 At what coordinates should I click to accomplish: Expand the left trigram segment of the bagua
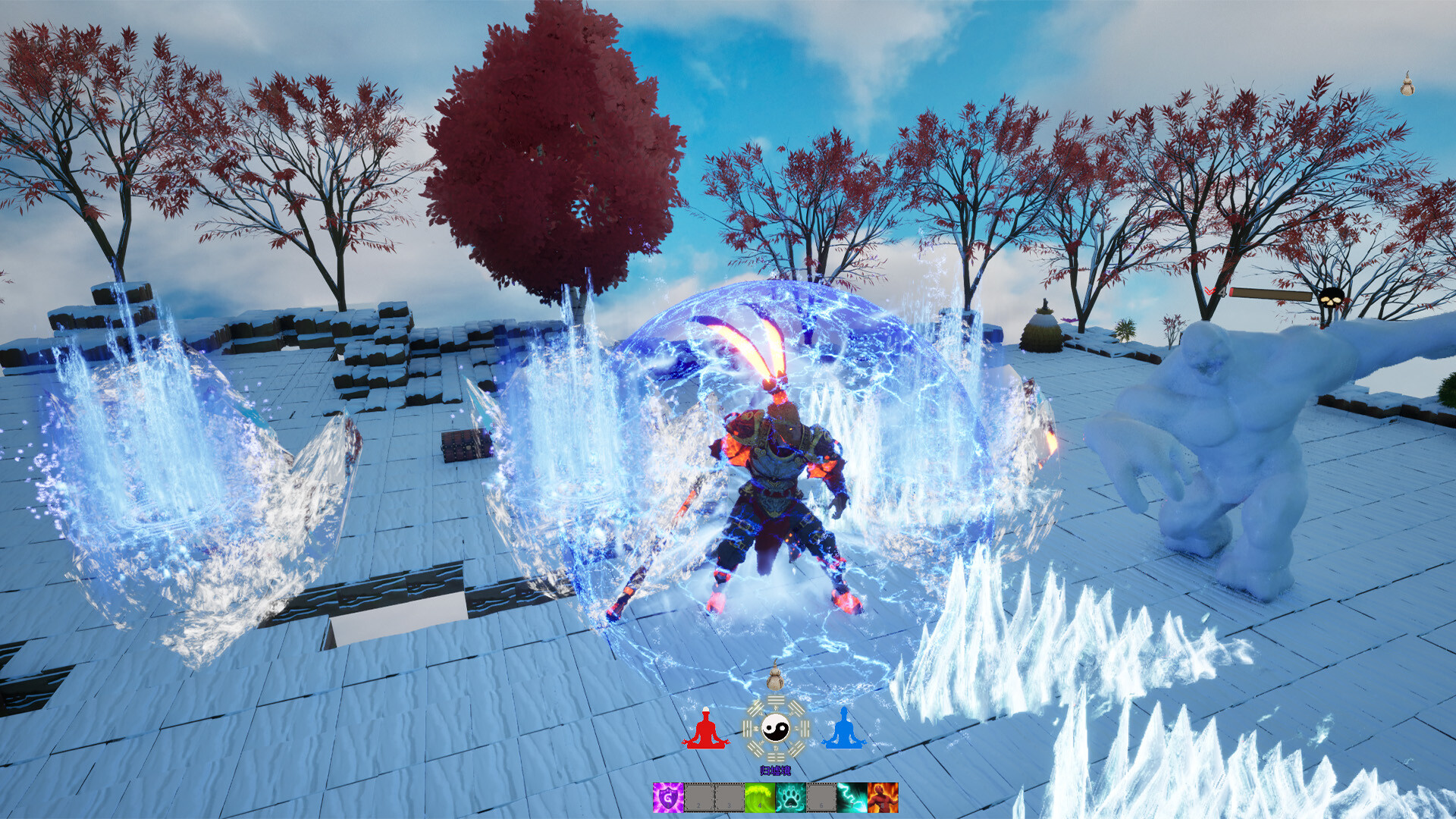tap(748, 728)
